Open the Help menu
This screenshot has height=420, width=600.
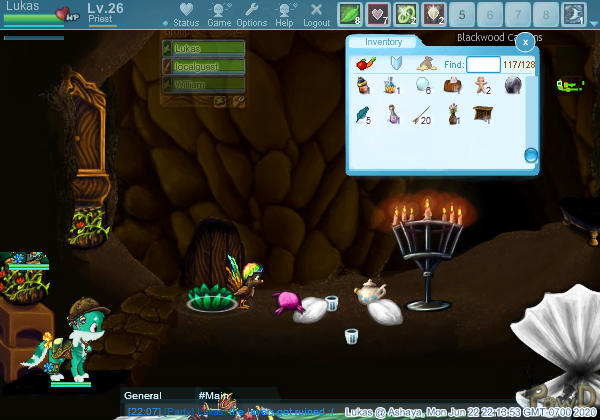[x=285, y=14]
